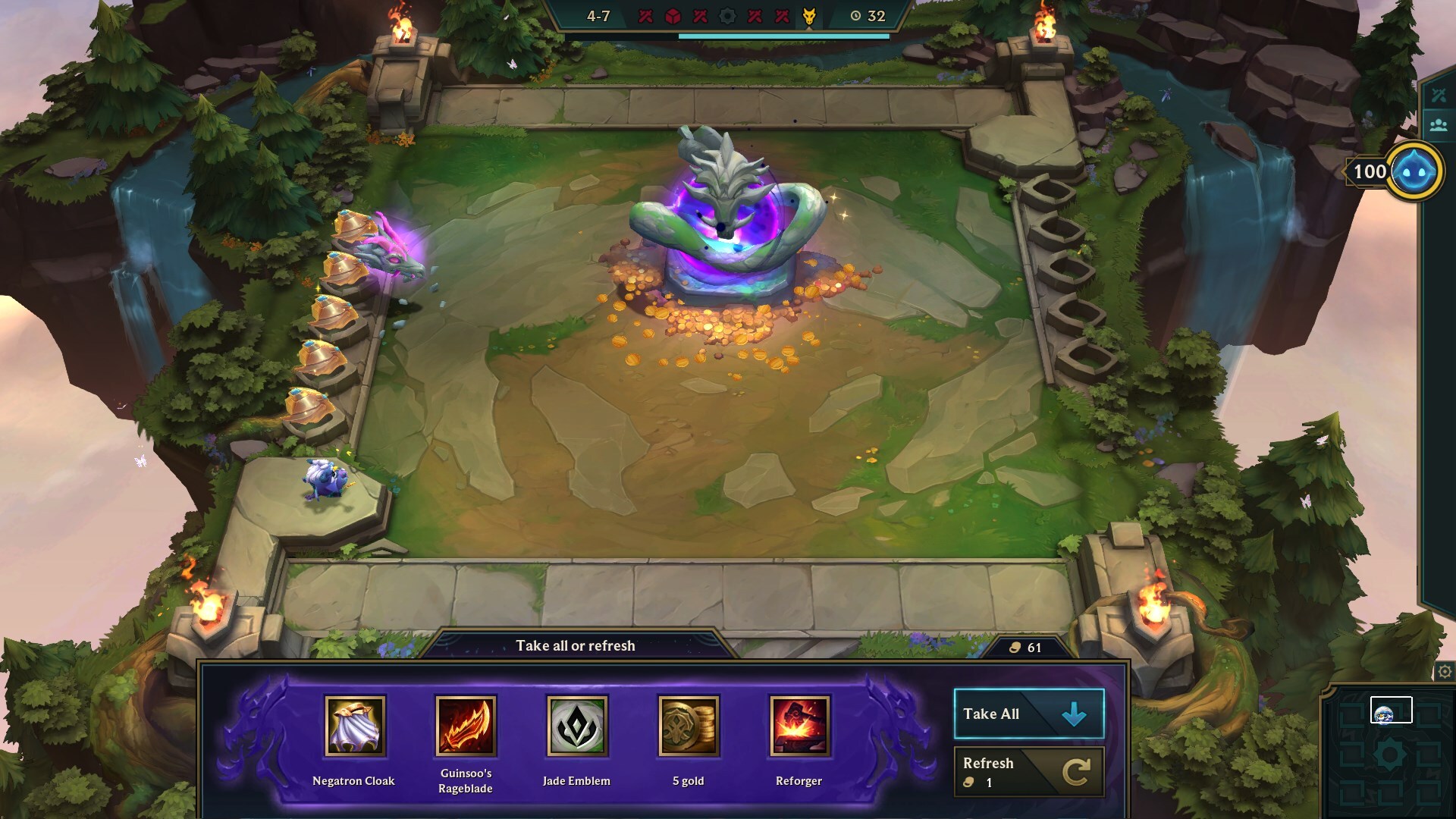Click the Take all or refresh banner

pos(576,646)
